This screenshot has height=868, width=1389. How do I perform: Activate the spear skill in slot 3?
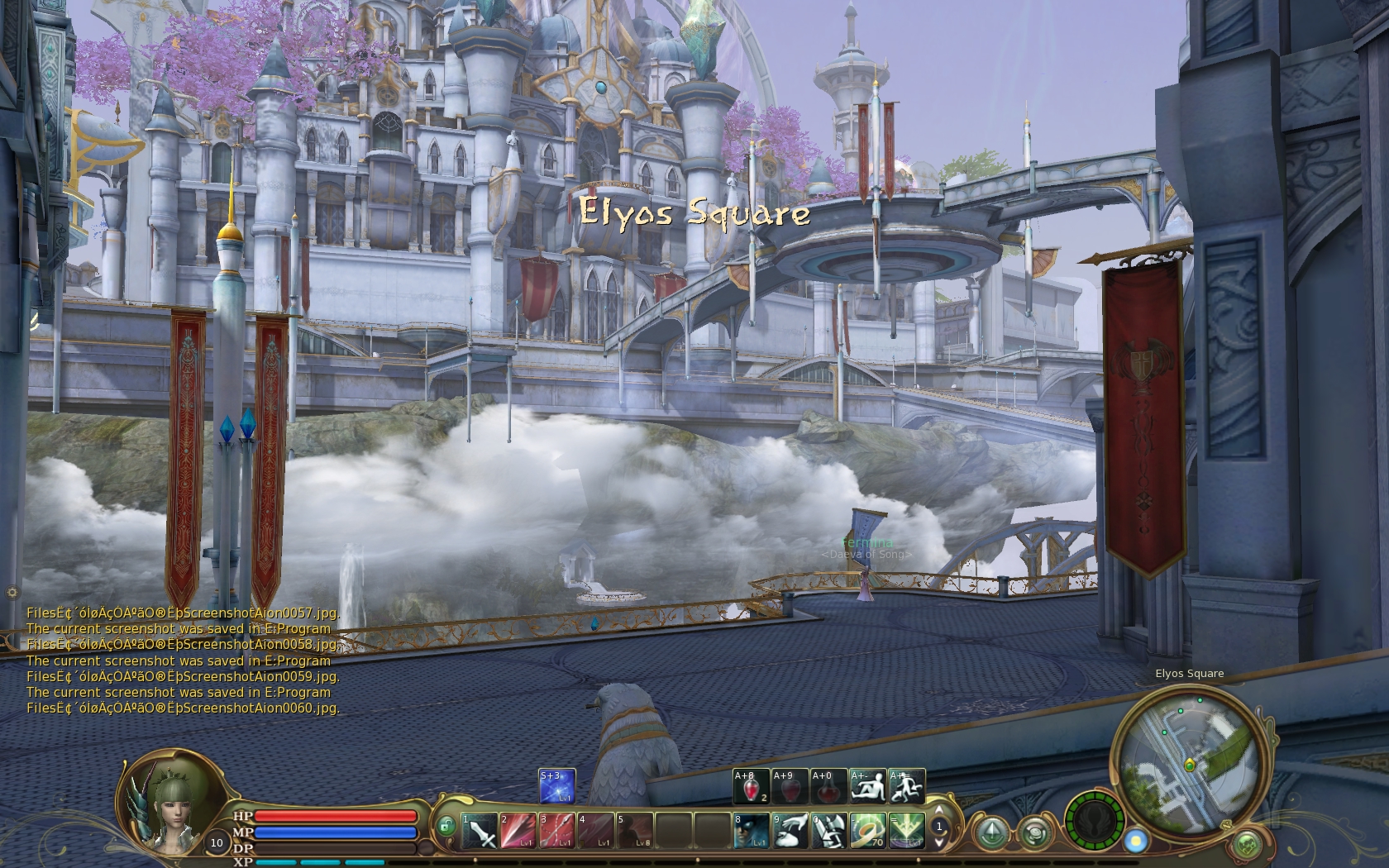pyautogui.click(x=556, y=830)
